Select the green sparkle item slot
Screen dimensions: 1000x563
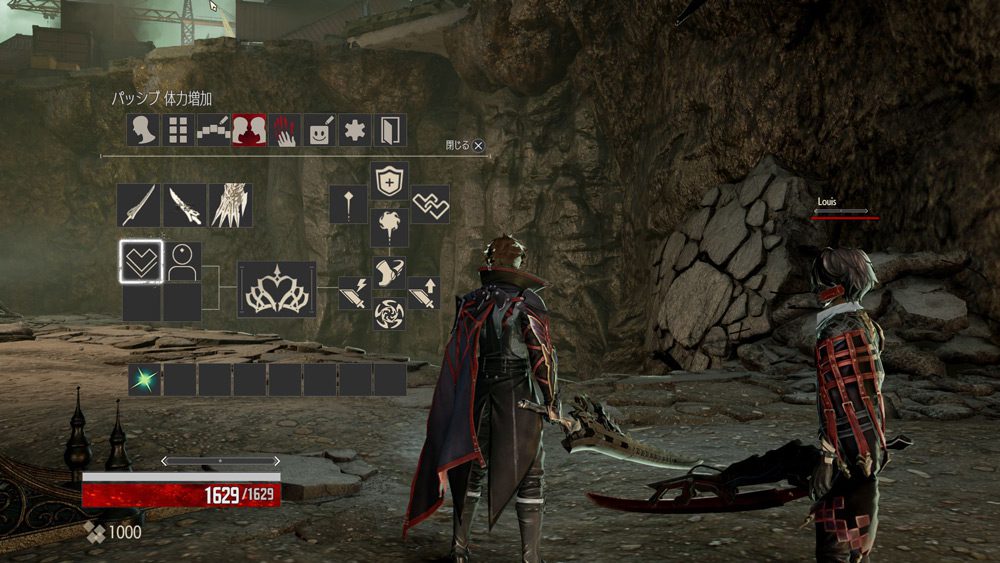(x=144, y=379)
